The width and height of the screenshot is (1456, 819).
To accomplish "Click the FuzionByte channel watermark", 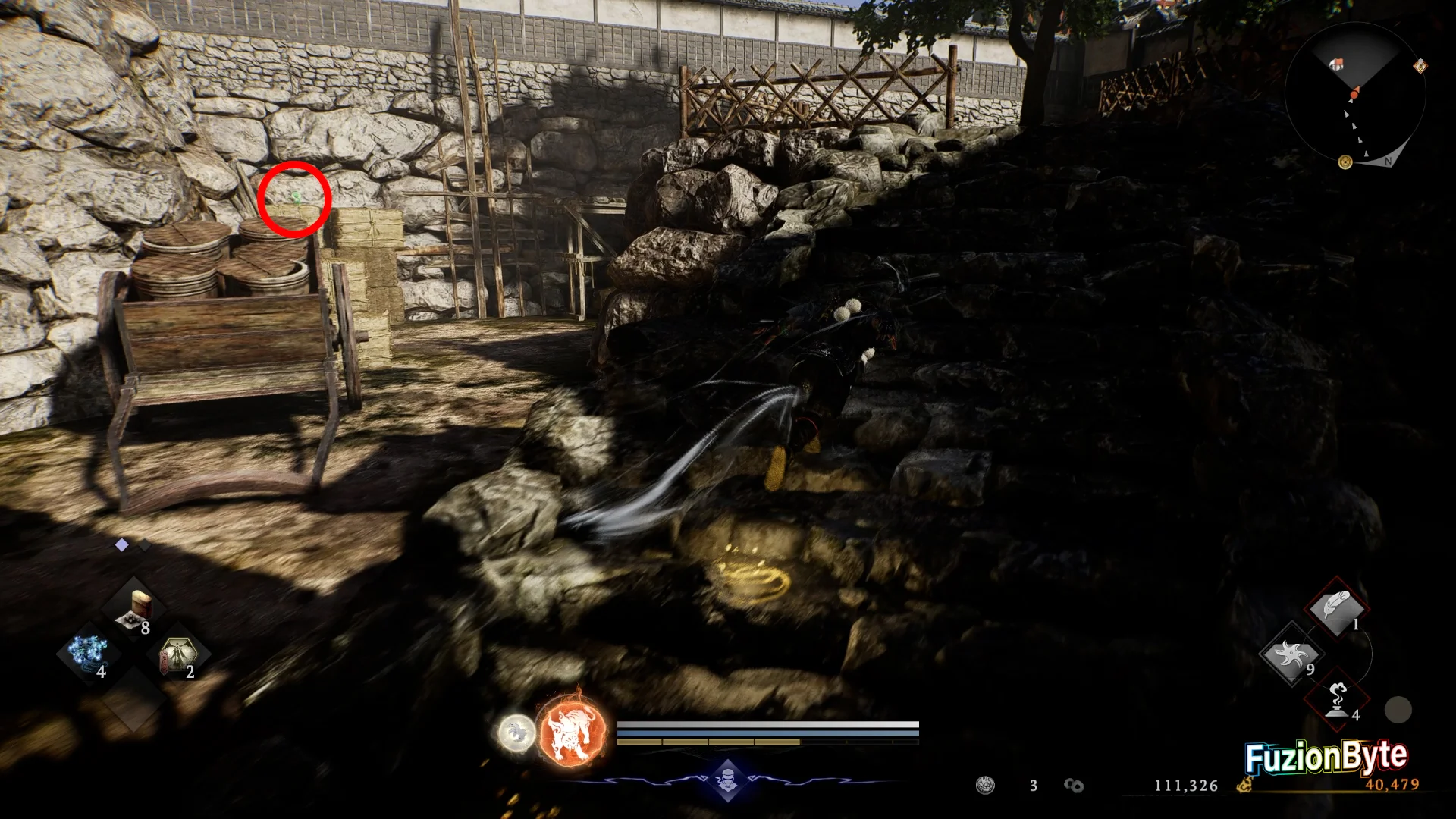I will click(1326, 756).
